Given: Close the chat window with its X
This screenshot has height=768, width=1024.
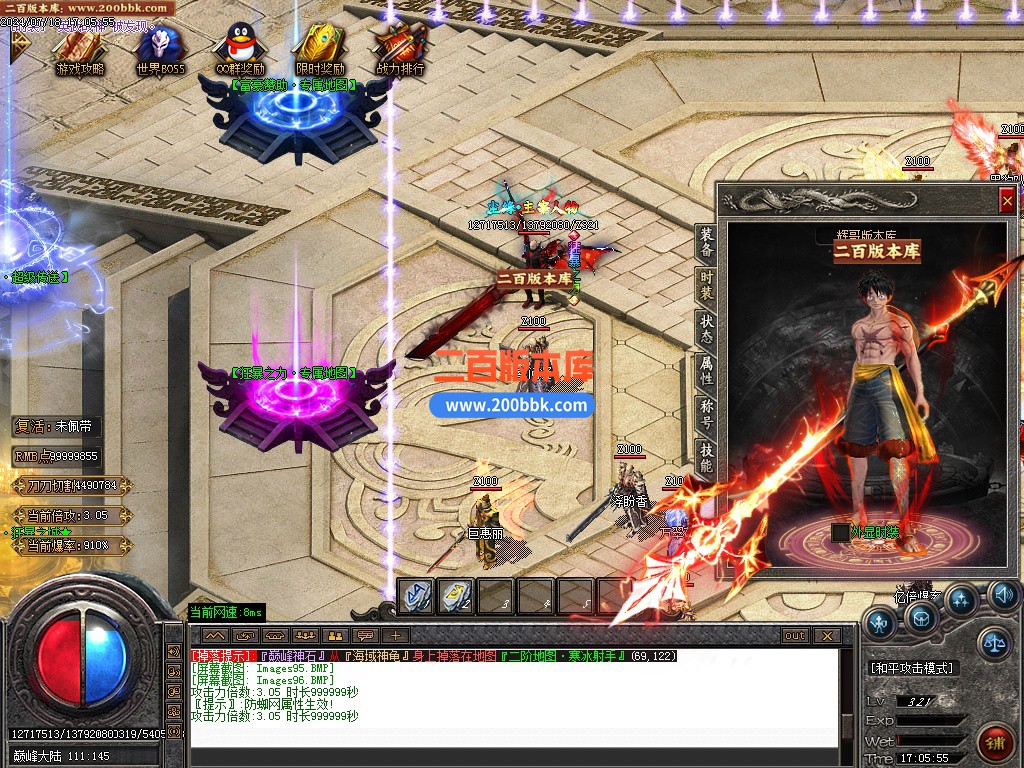Looking at the screenshot, I should click(826, 635).
